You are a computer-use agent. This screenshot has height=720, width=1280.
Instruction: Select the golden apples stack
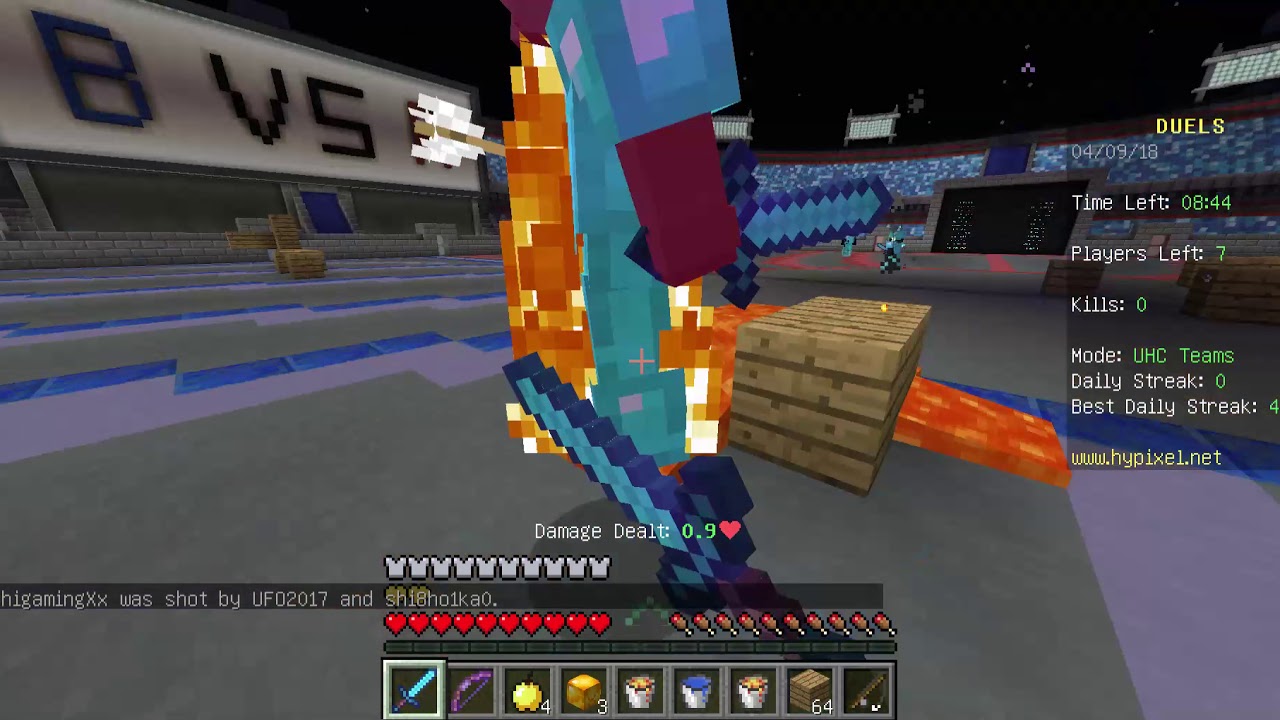click(527, 688)
